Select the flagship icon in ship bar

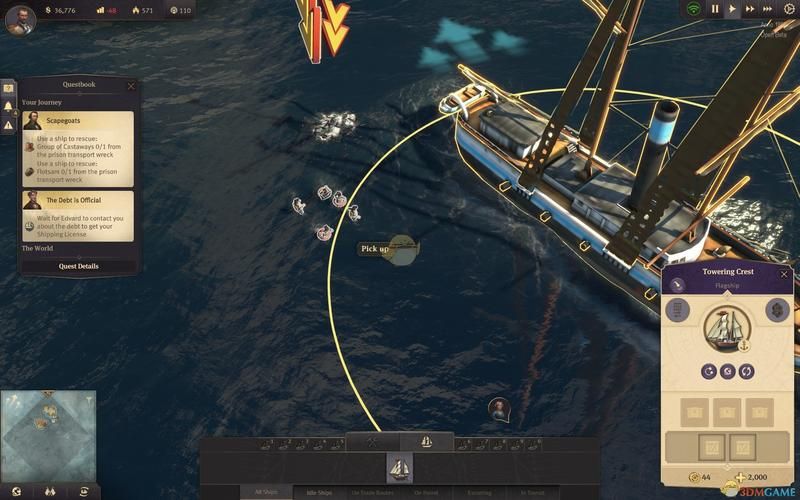pos(400,467)
